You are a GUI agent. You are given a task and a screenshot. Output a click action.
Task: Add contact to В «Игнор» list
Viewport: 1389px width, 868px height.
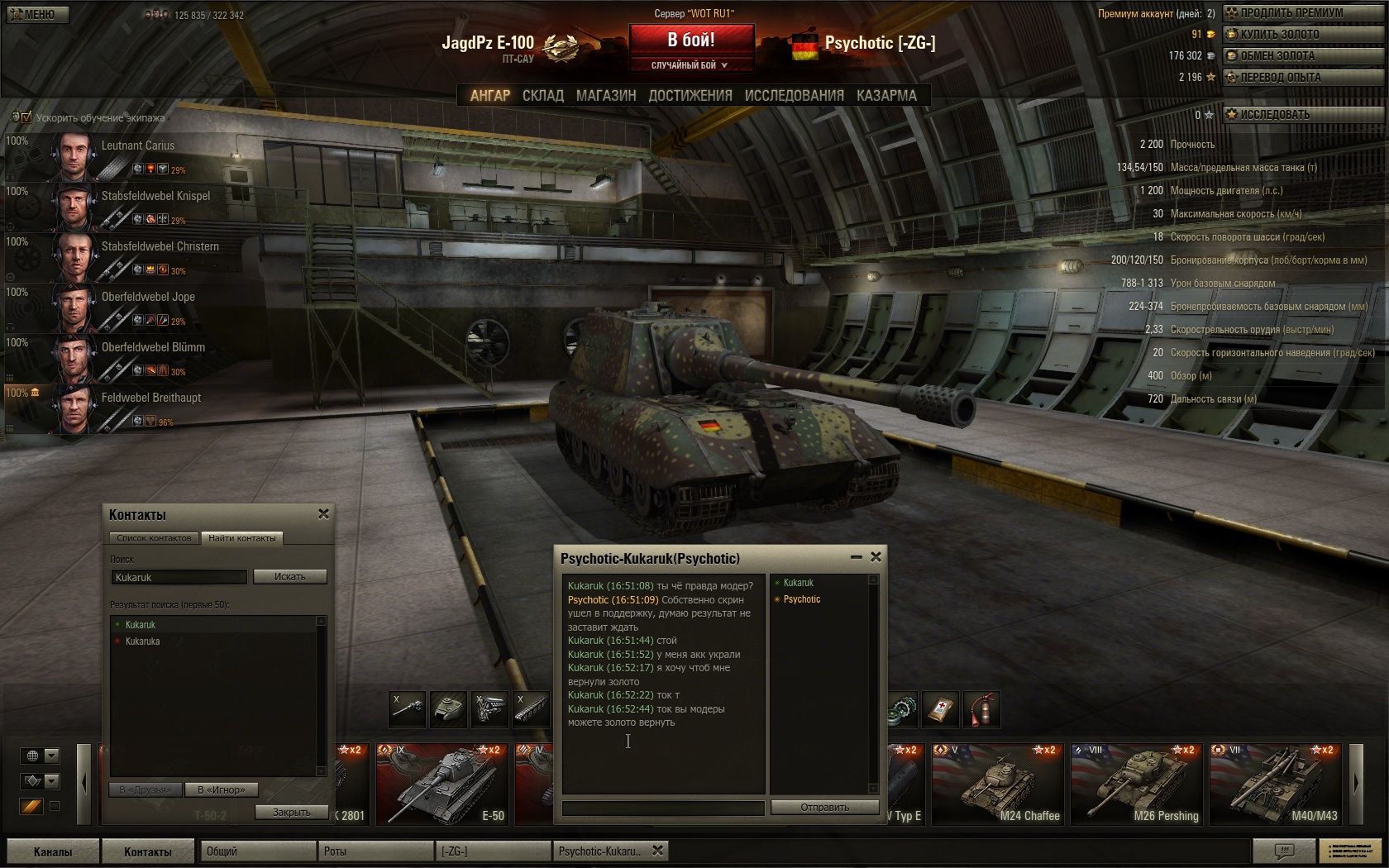click(x=221, y=789)
